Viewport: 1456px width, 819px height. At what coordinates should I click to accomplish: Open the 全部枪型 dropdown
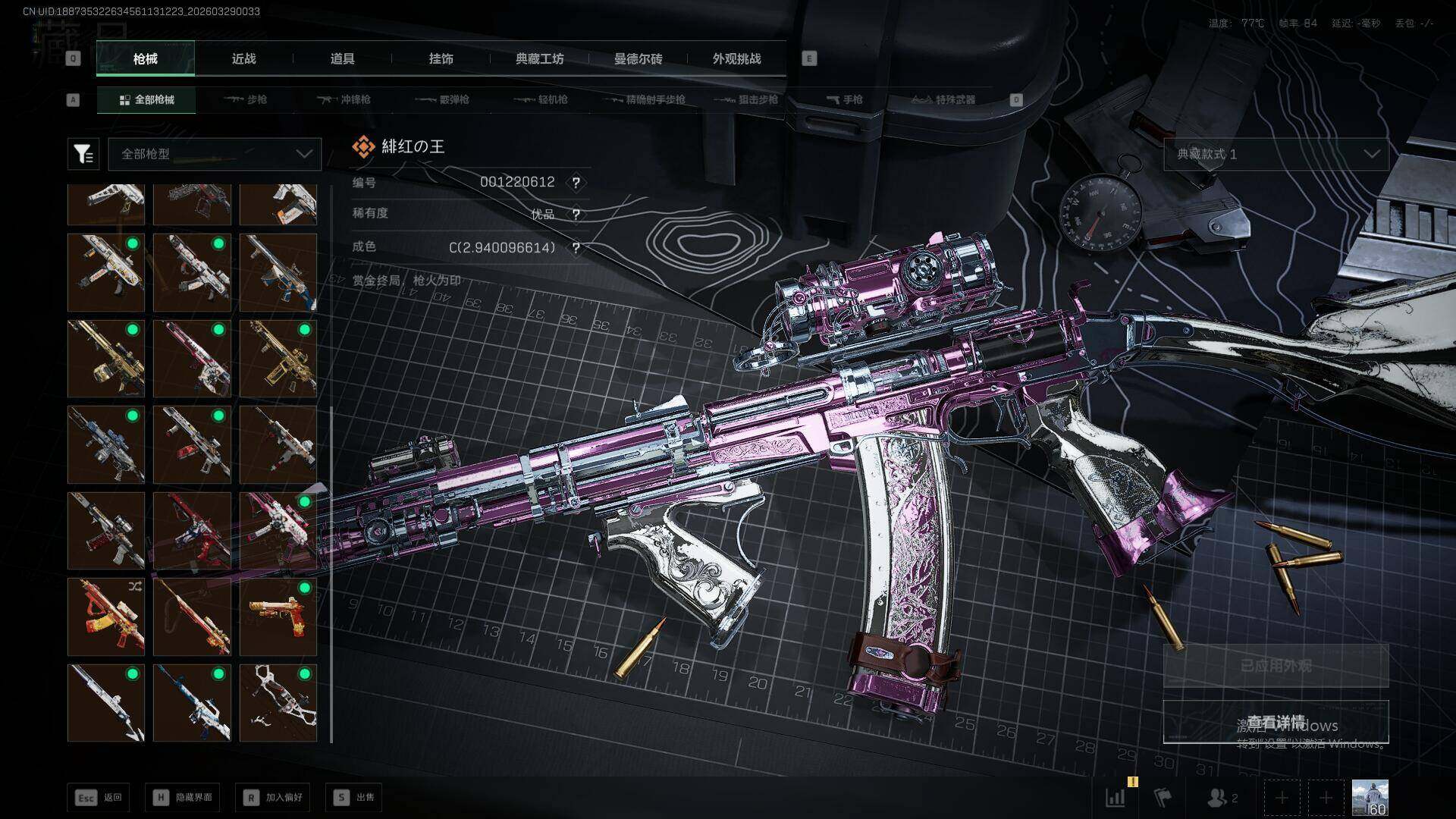(x=215, y=154)
